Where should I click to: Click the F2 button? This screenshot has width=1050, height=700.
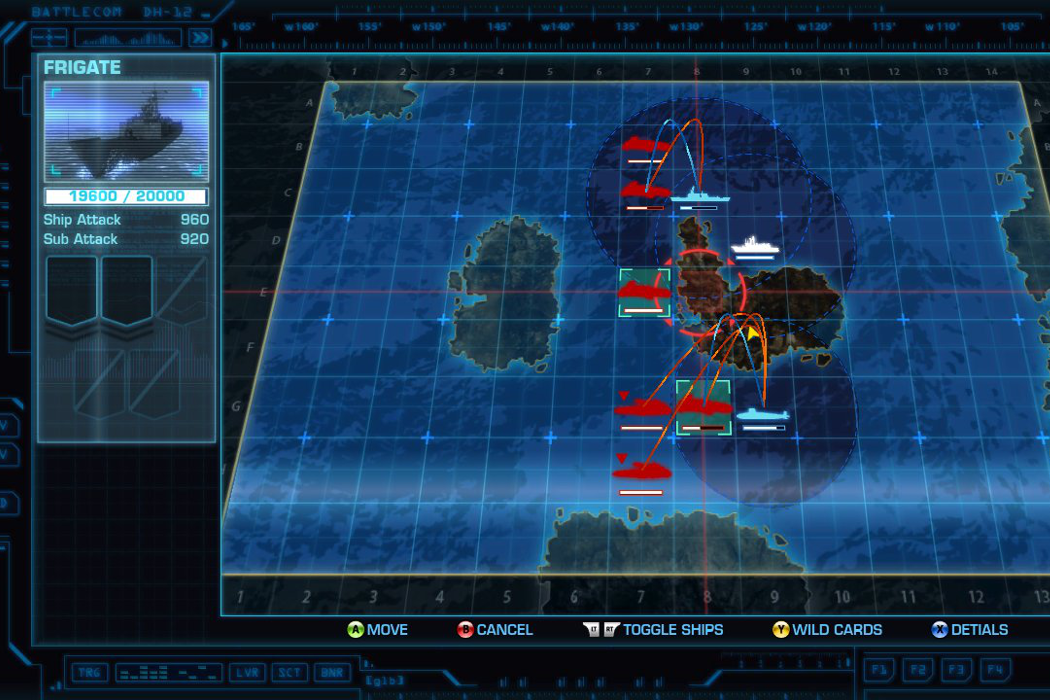(918, 668)
